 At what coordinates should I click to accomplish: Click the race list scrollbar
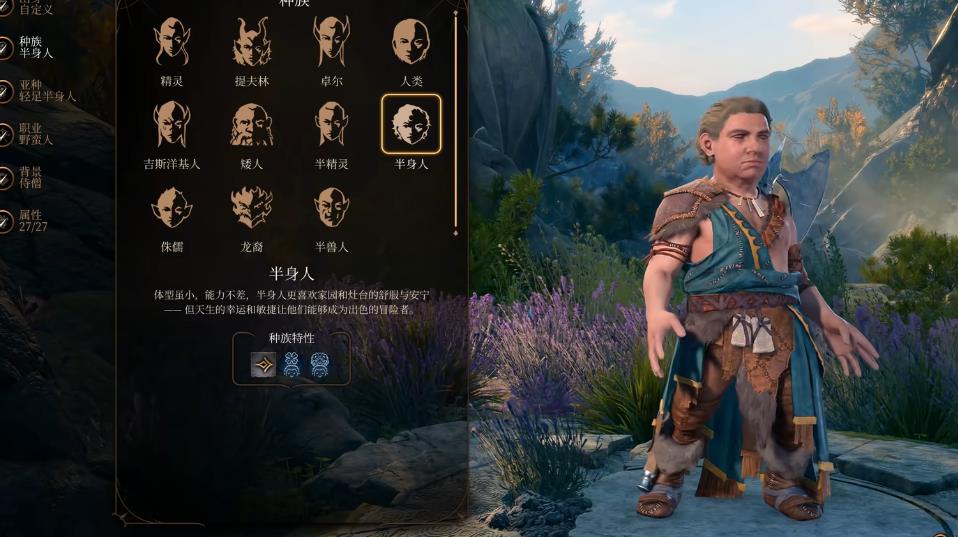456,120
